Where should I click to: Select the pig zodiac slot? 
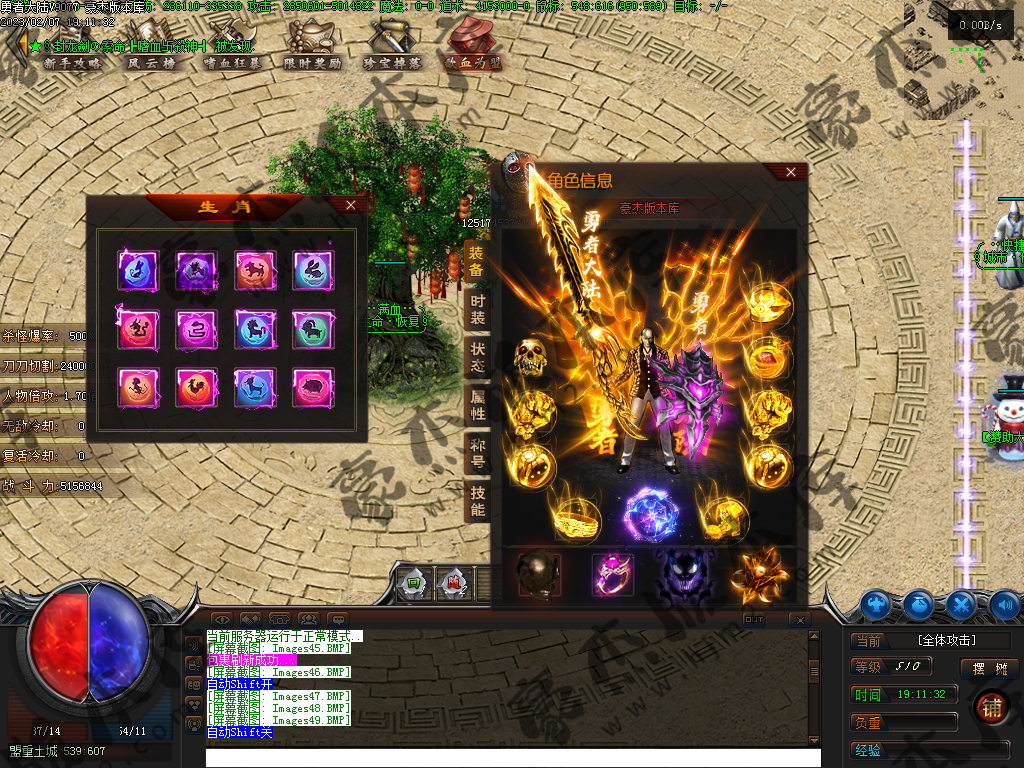click(313, 387)
